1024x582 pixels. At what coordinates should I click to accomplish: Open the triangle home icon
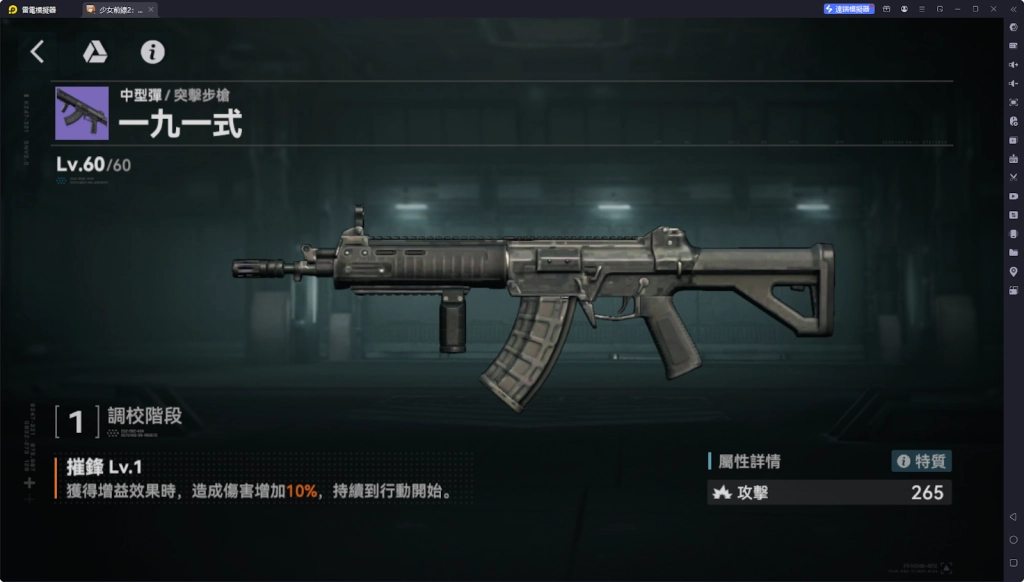pyautogui.click(x=95, y=52)
